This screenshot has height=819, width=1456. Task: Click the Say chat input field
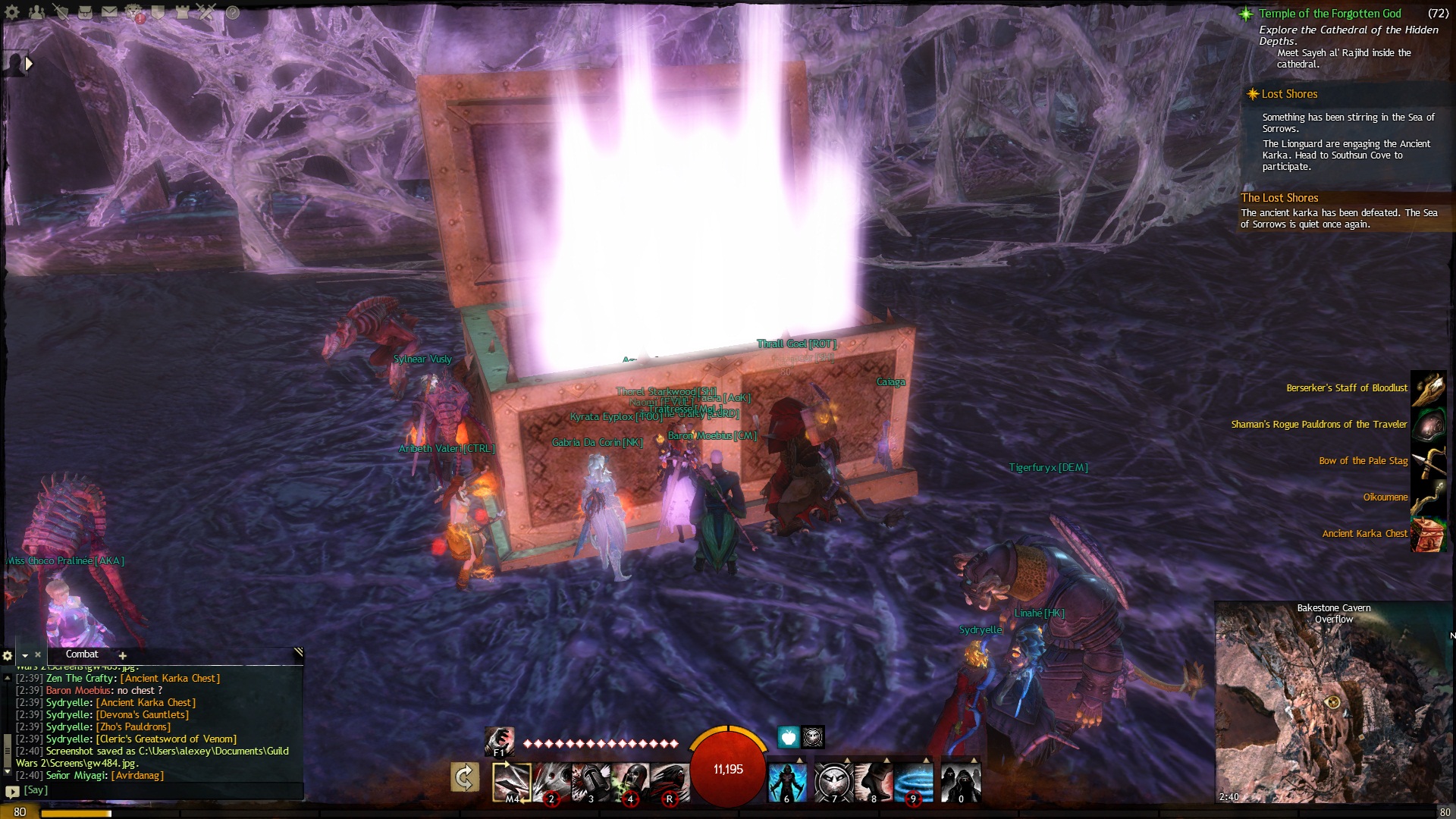[x=152, y=790]
